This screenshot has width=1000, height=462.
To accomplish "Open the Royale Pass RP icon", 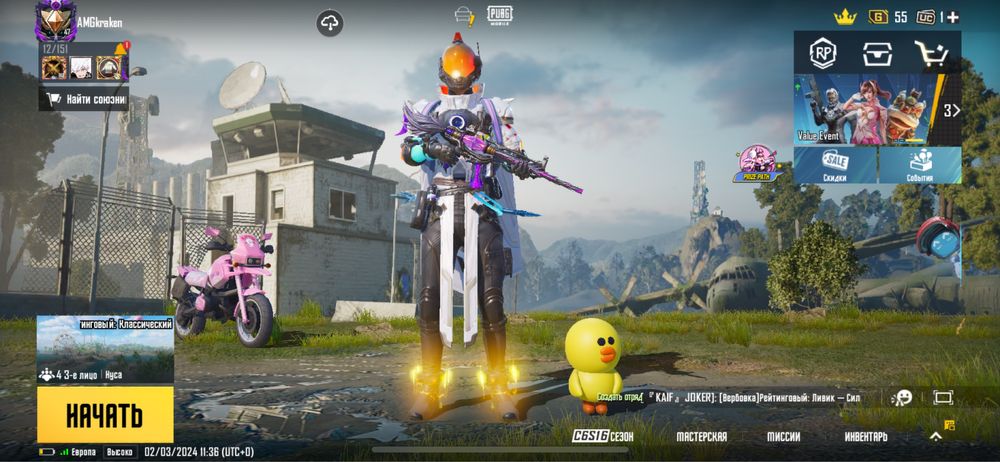I will [x=823, y=54].
